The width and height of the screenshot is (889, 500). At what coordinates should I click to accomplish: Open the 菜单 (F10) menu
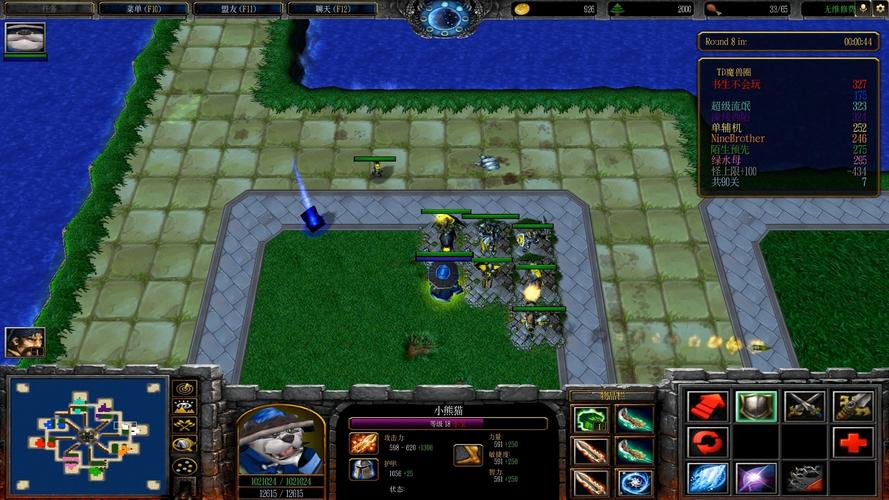(x=144, y=9)
